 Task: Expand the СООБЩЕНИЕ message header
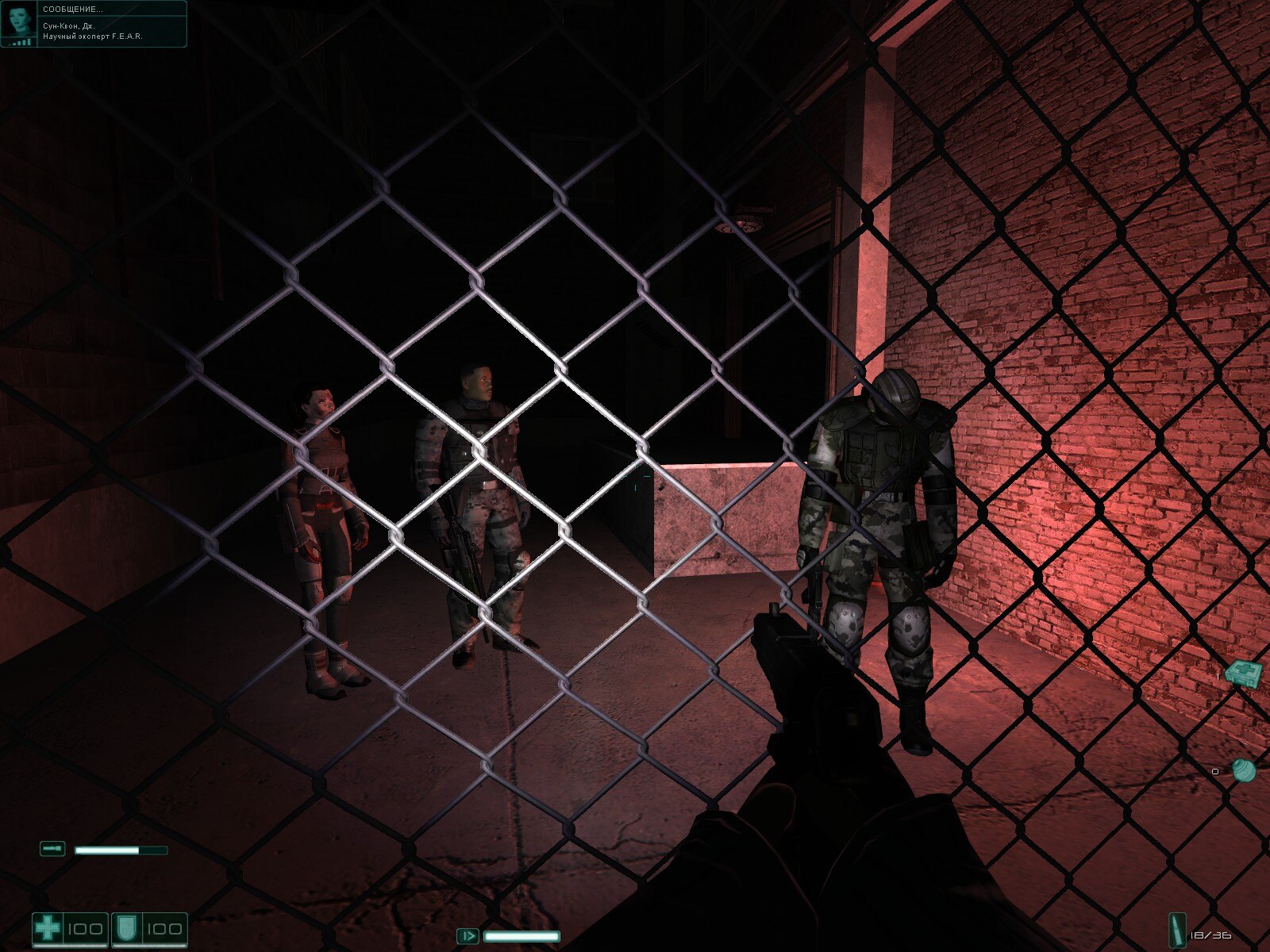(x=71, y=10)
